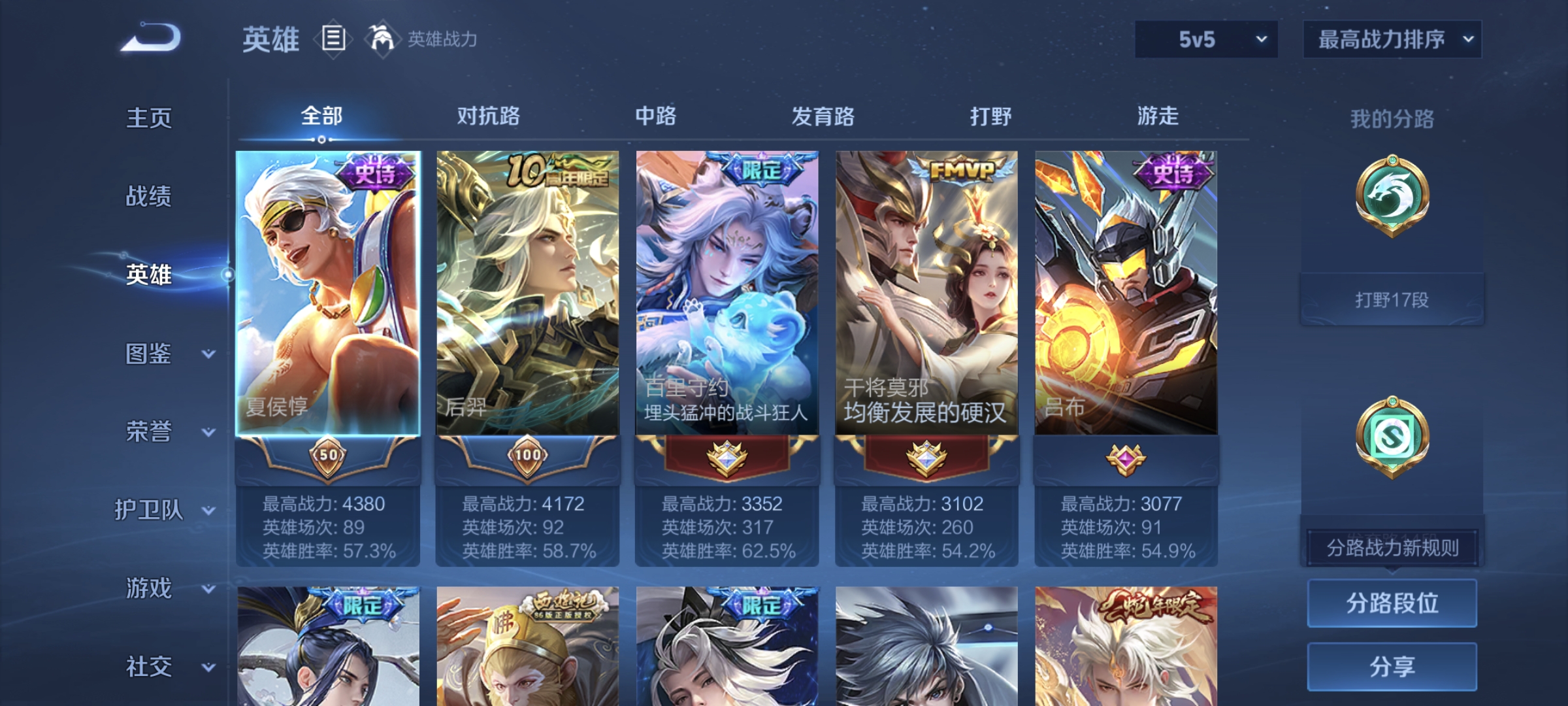
Task: Open the 英雄战力 helmet icon
Action: pyautogui.click(x=382, y=39)
